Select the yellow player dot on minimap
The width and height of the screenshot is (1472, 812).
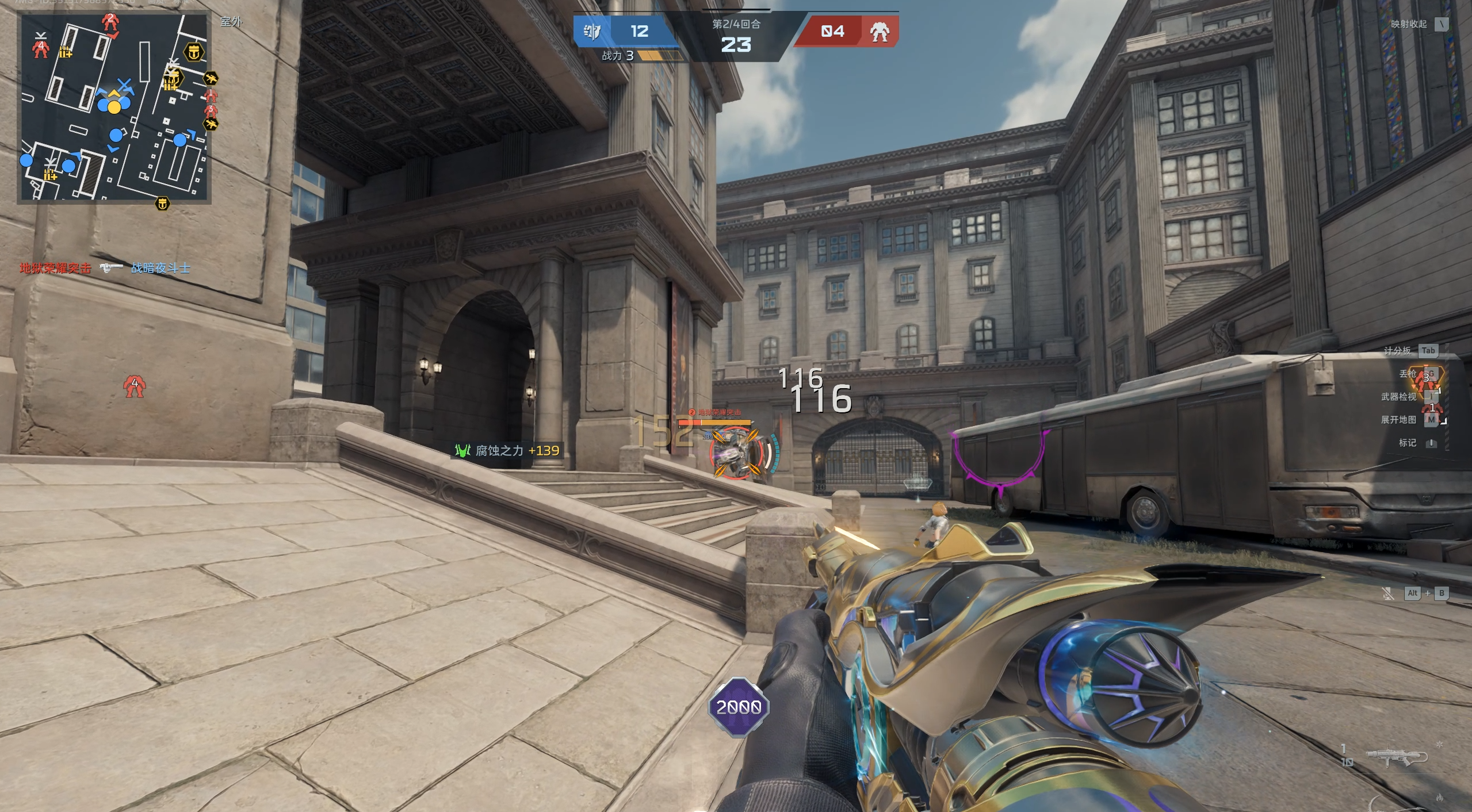pos(114,107)
